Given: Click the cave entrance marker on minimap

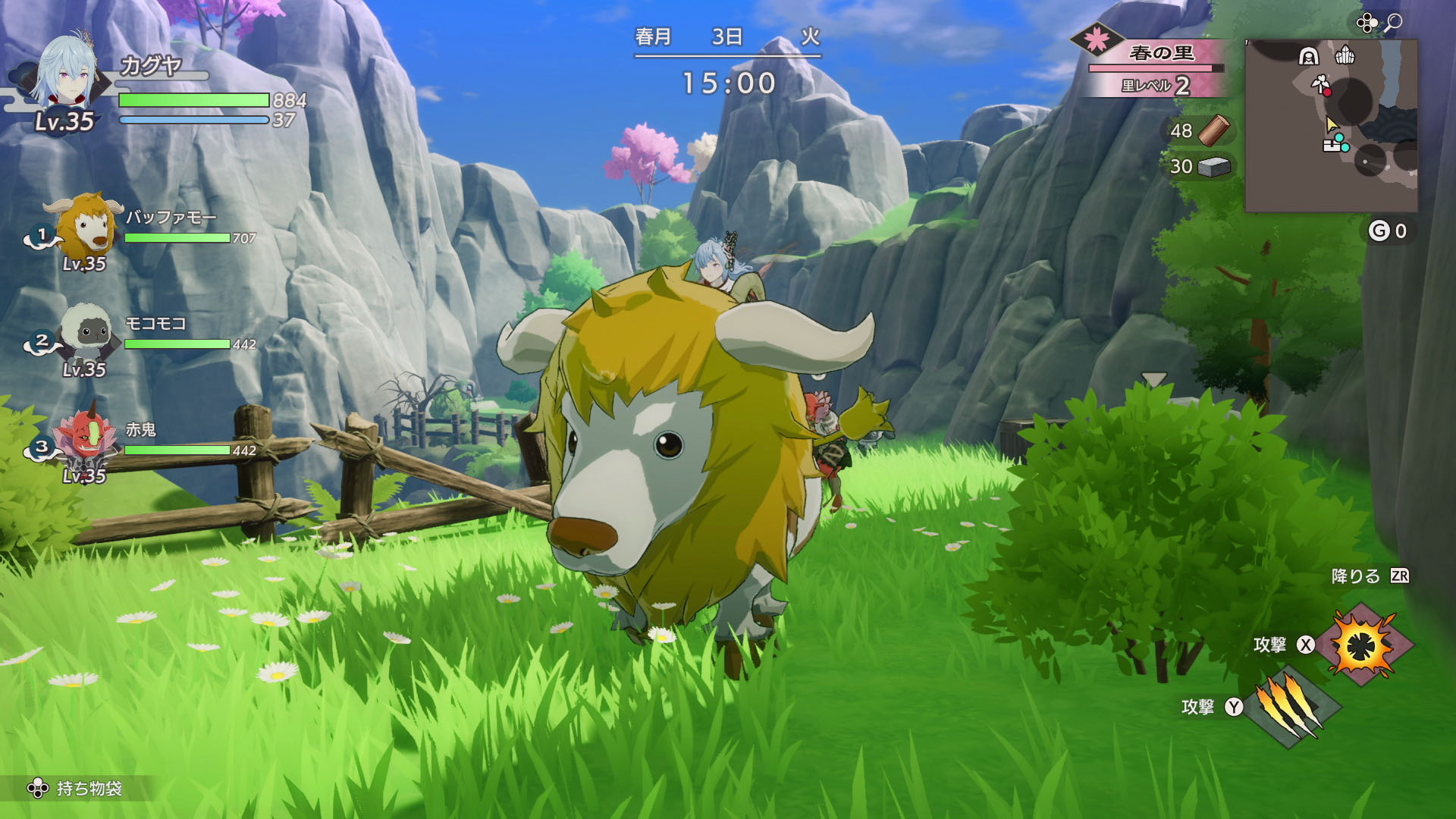Looking at the screenshot, I should pos(1308,56).
